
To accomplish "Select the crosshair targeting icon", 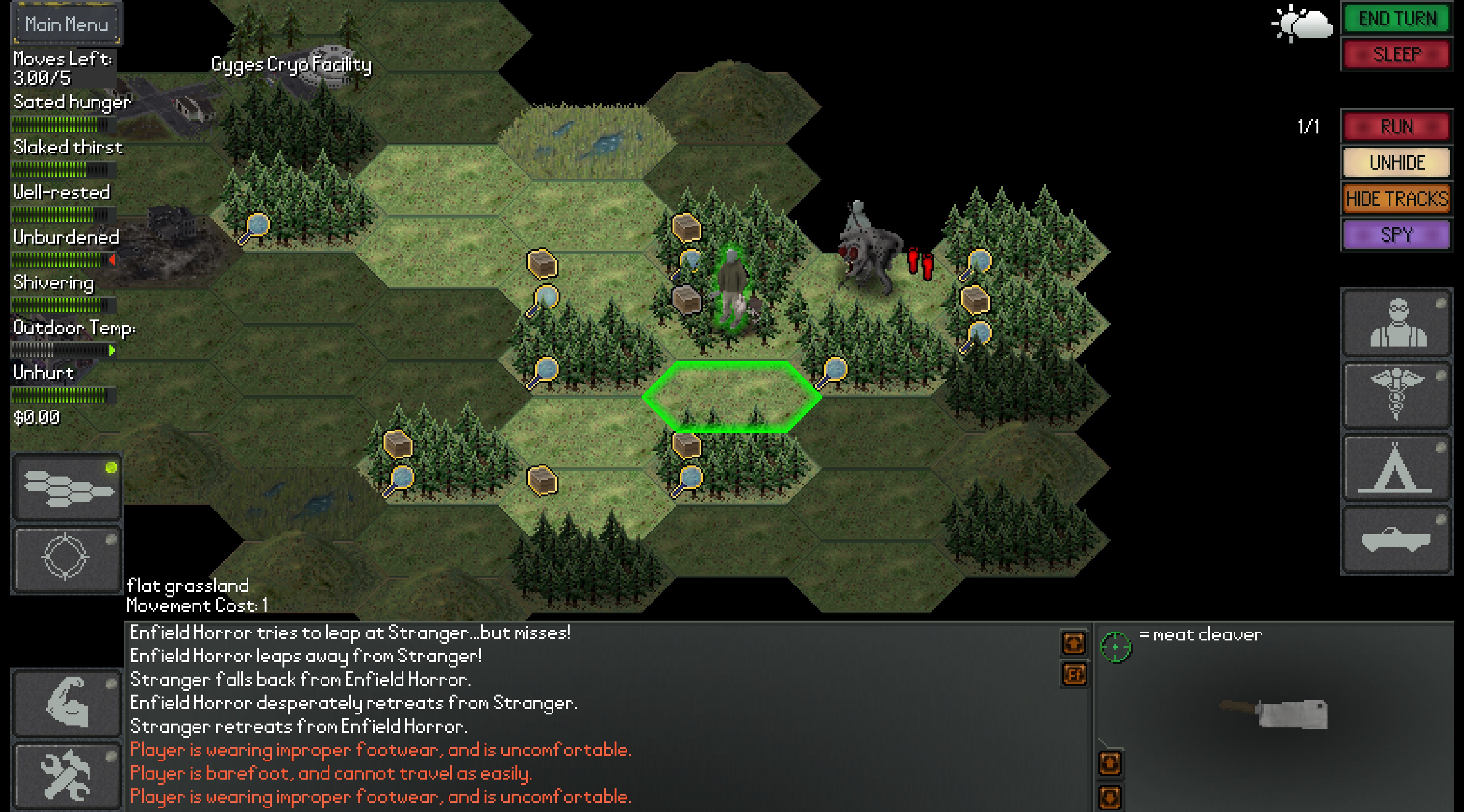I will [x=66, y=558].
